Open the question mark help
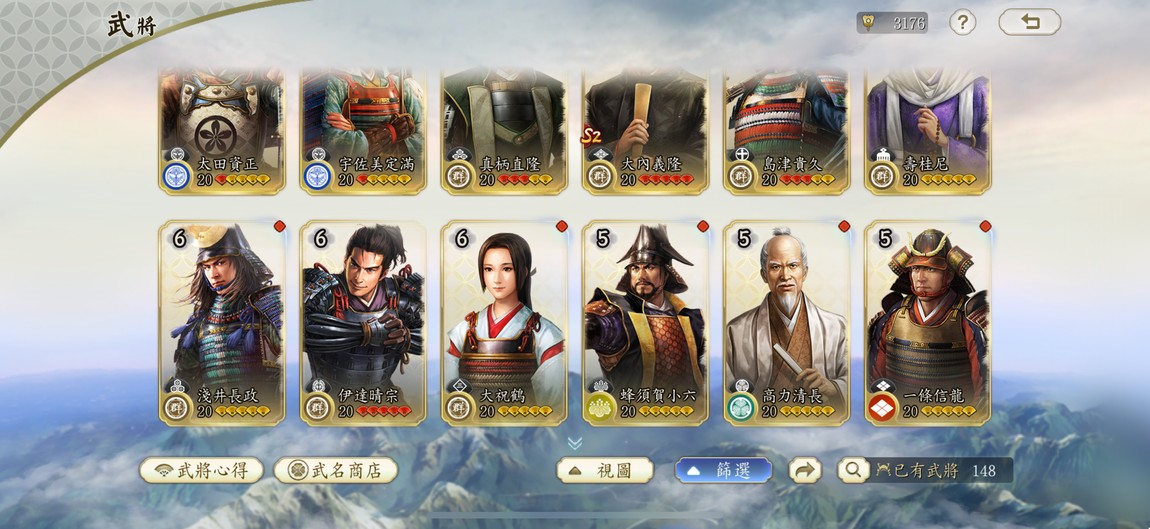Image resolution: width=1150 pixels, height=529 pixels. point(962,22)
